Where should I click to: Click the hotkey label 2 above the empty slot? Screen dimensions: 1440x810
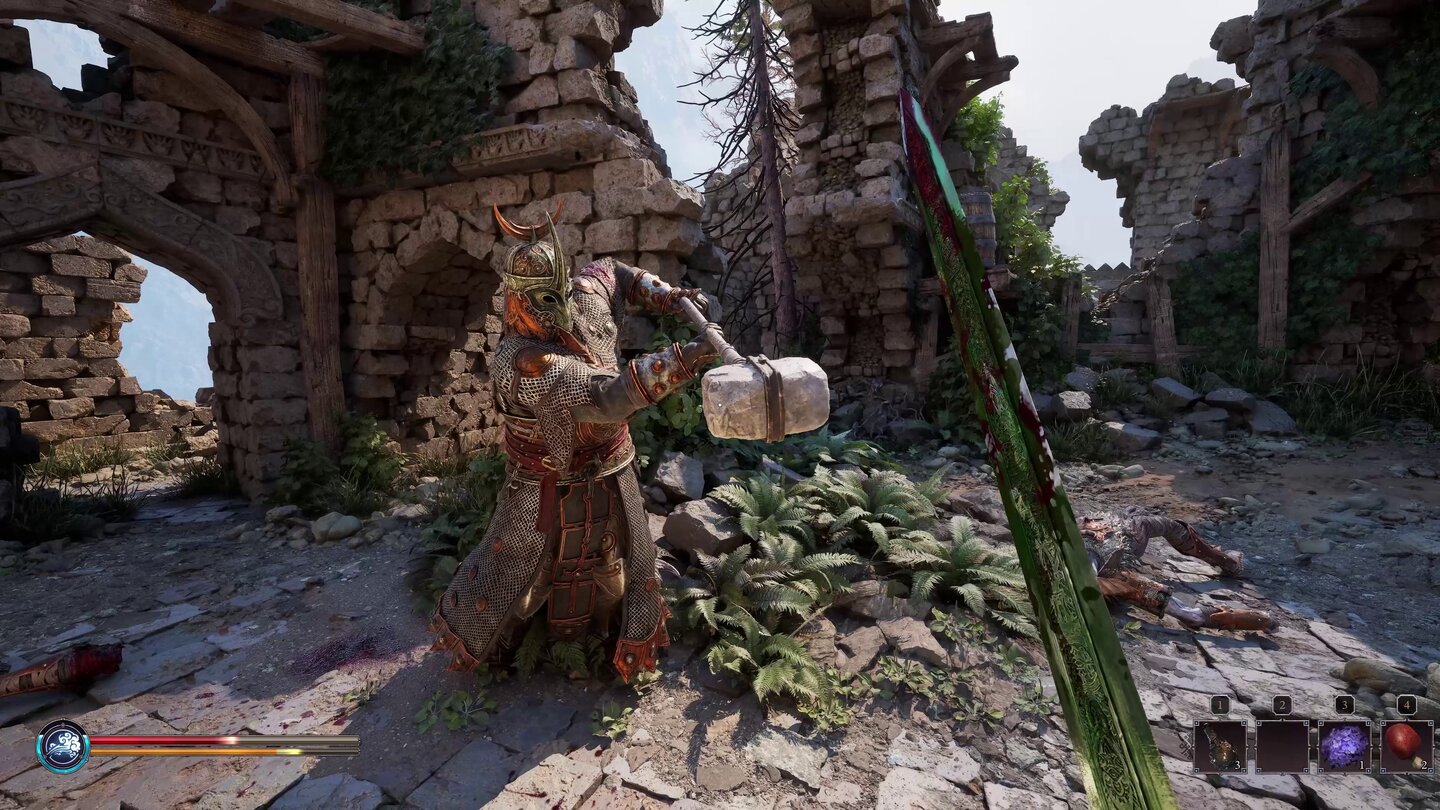coord(1283,704)
